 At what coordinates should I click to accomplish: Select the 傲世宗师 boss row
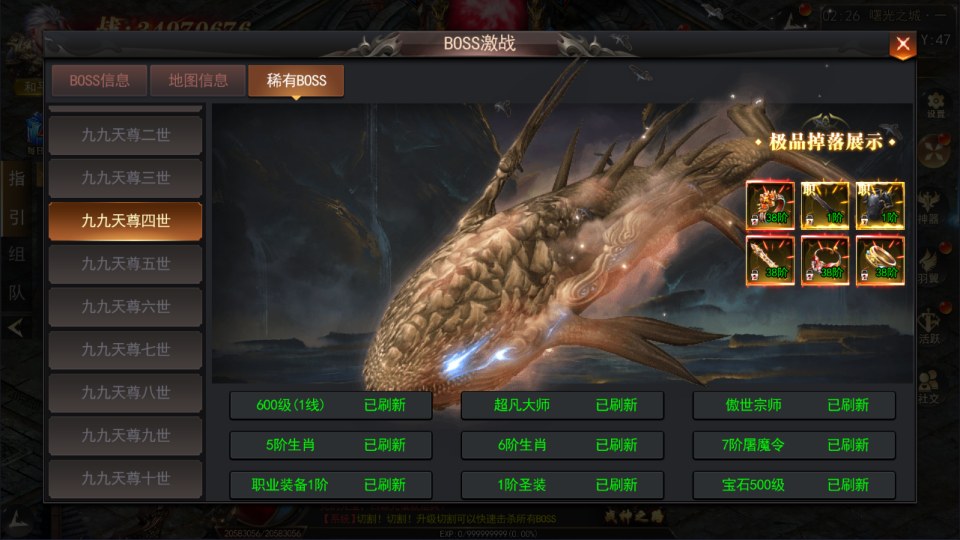pos(794,405)
